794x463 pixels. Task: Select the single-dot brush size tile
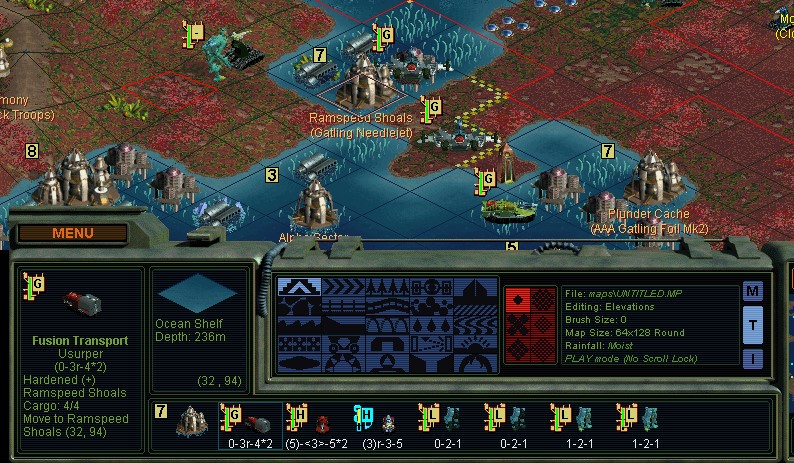point(517,300)
